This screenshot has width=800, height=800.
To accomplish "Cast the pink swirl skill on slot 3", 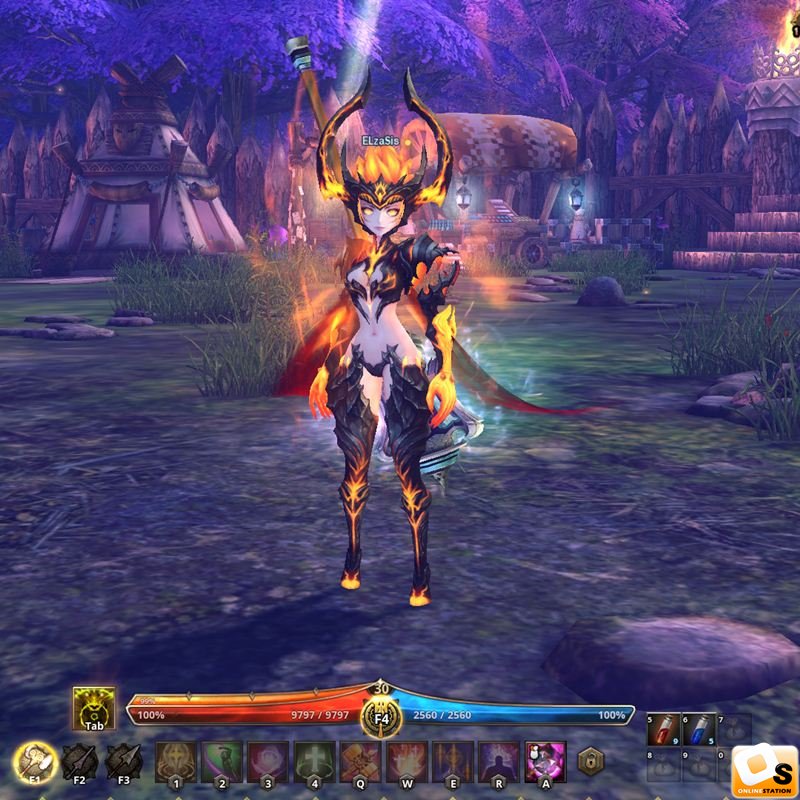I will 267,762.
